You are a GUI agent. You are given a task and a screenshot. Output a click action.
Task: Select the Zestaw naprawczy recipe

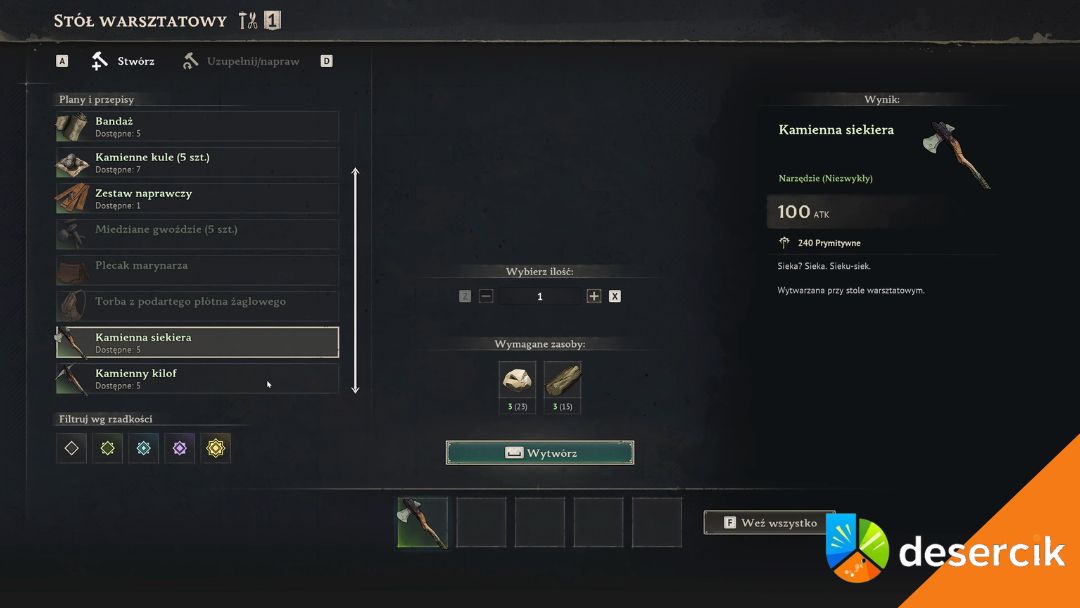197,198
